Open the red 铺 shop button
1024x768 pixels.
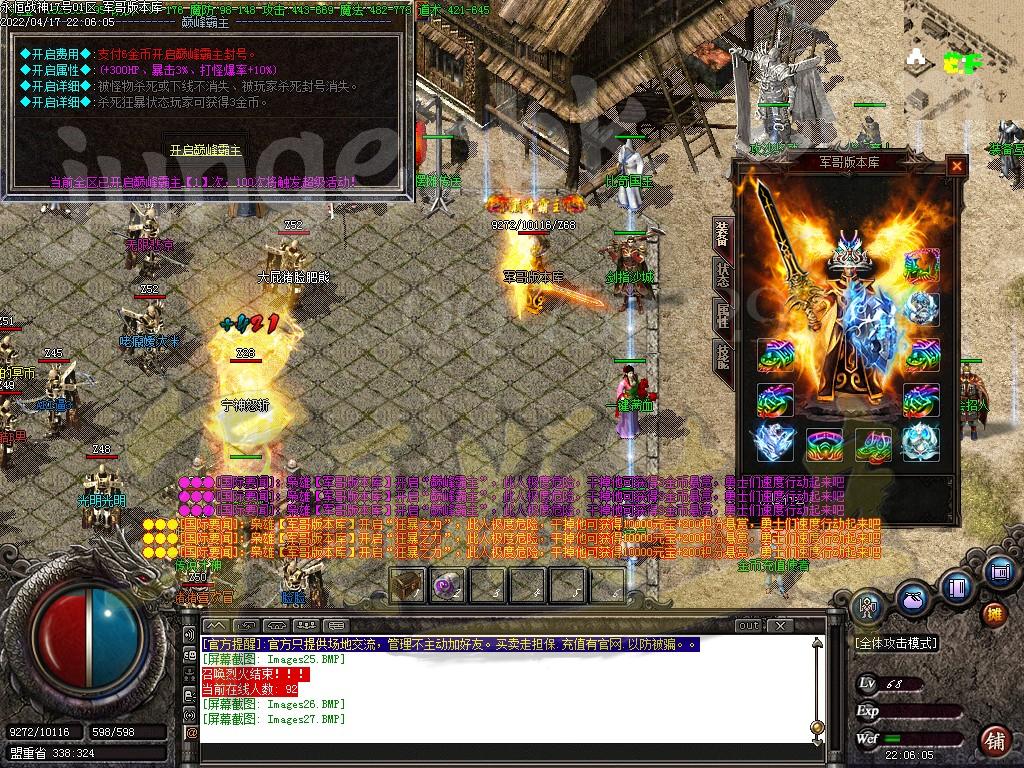(995, 741)
